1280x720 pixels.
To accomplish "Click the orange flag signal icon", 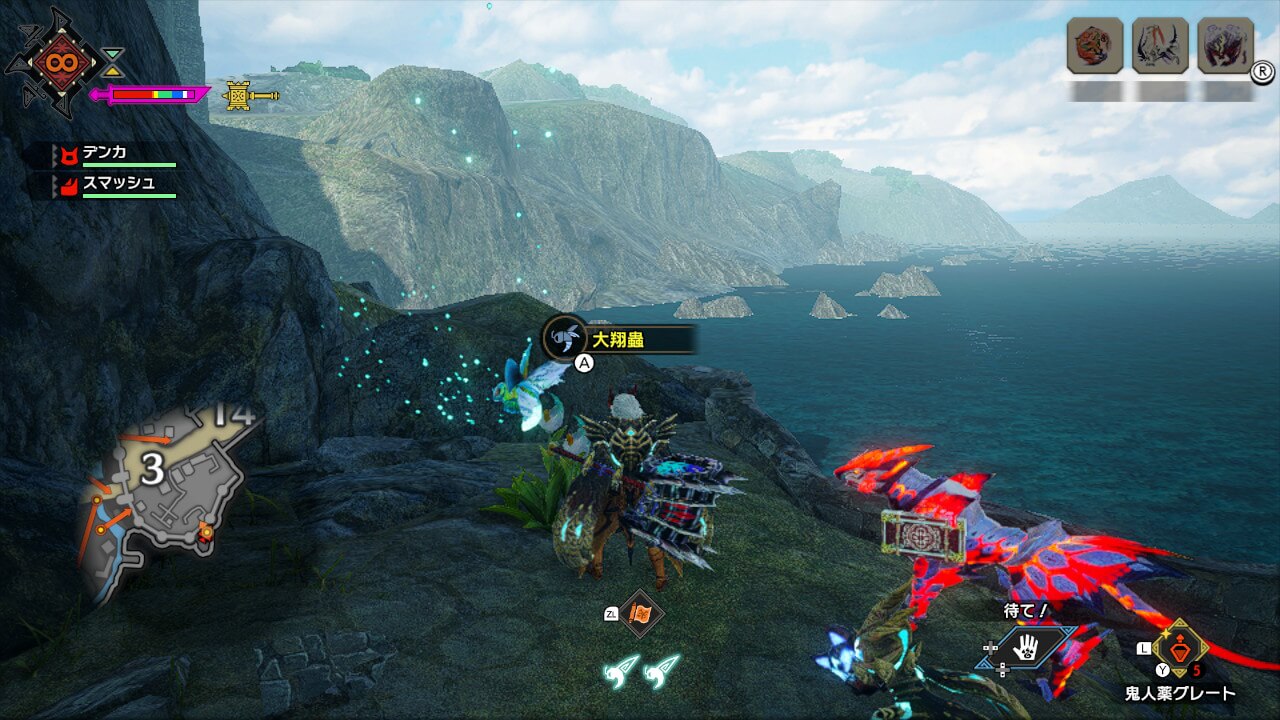I will [x=639, y=614].
